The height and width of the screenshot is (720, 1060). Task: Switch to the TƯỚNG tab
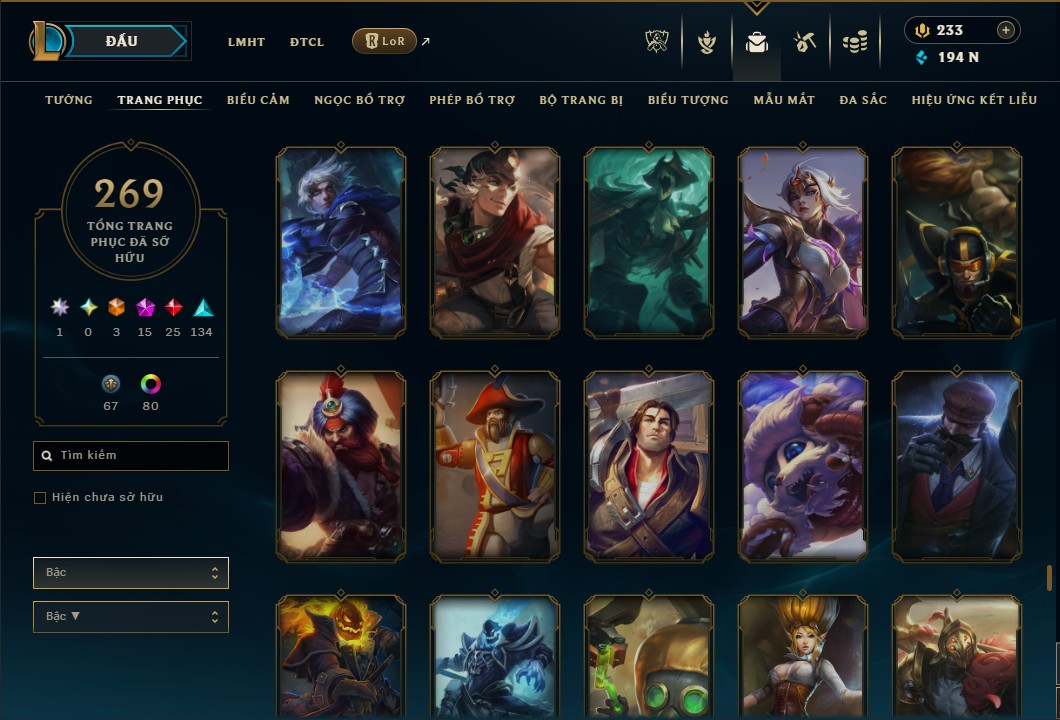[x=69, y=100]
